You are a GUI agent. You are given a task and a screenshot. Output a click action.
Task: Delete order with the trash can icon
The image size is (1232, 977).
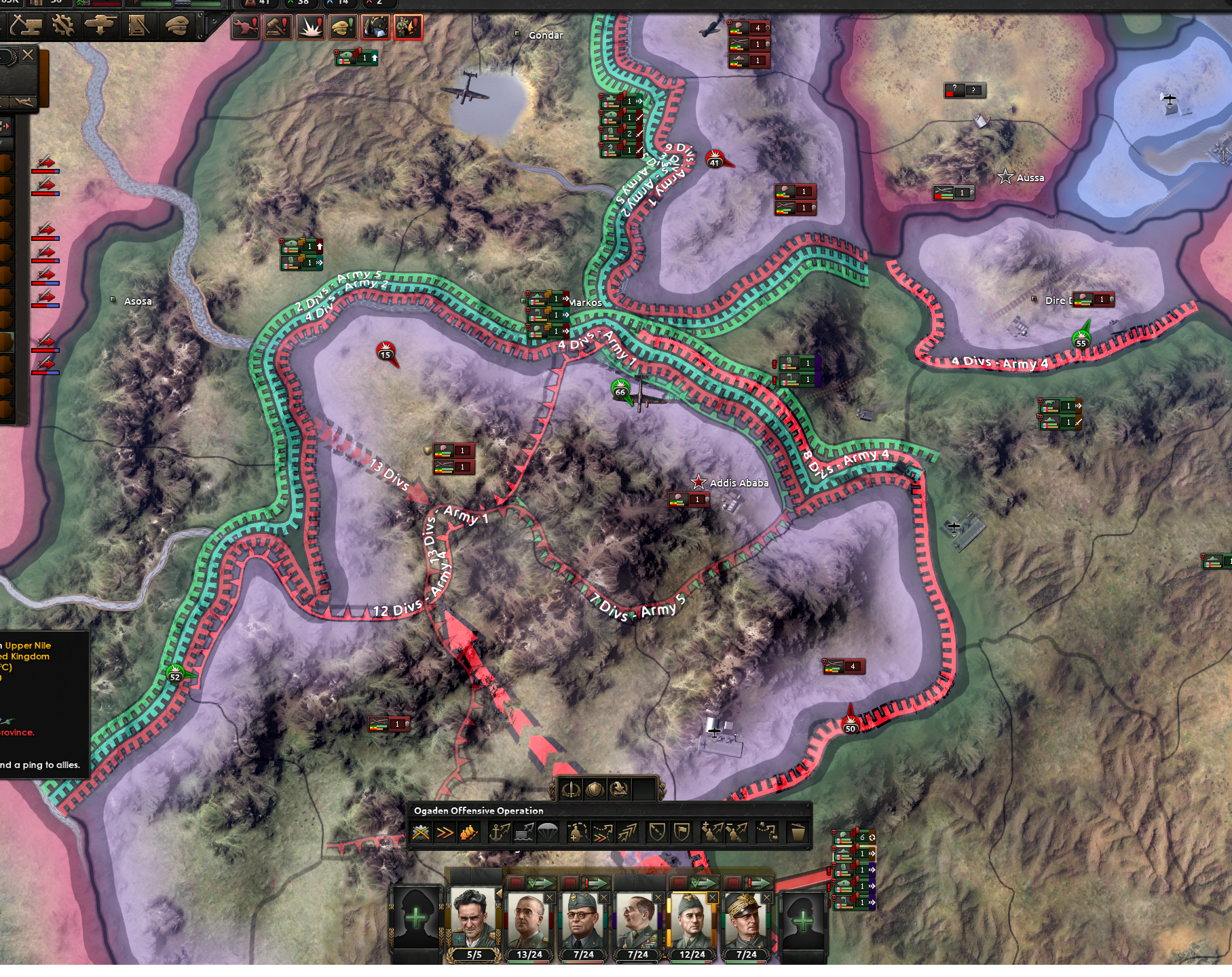798,832
